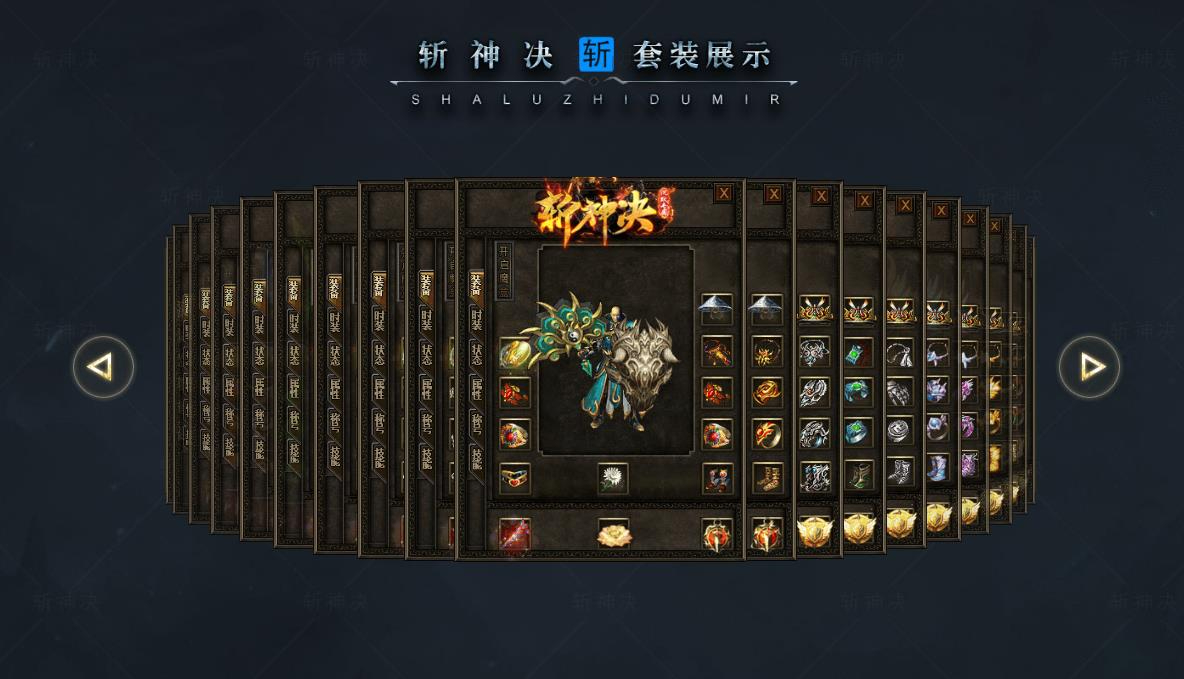Choose the white chrysanthemum flower slot
Image resolution: width=1184 pixels, height=679 pixels.
(x=613, y=478)
